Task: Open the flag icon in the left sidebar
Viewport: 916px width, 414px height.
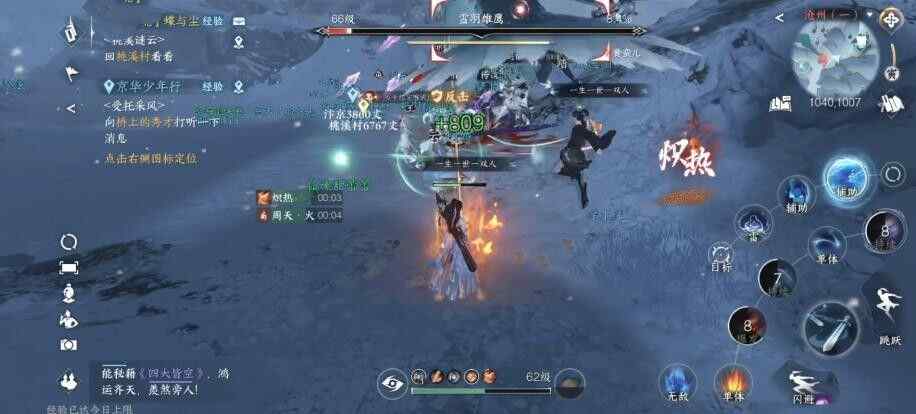Action: click(x=70, y=72)
